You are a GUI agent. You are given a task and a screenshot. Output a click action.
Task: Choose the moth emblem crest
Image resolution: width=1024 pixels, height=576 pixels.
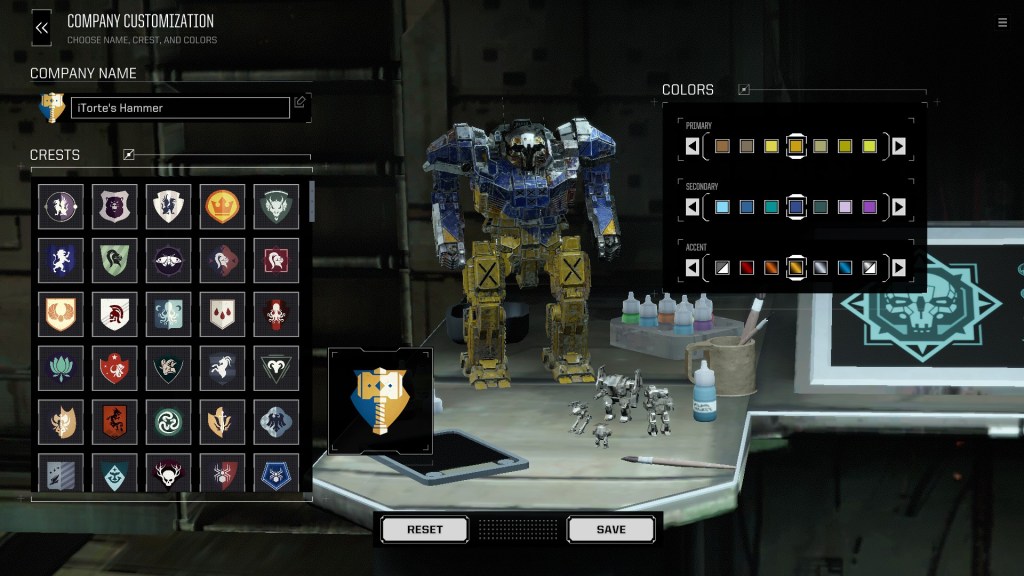(168, 259)
